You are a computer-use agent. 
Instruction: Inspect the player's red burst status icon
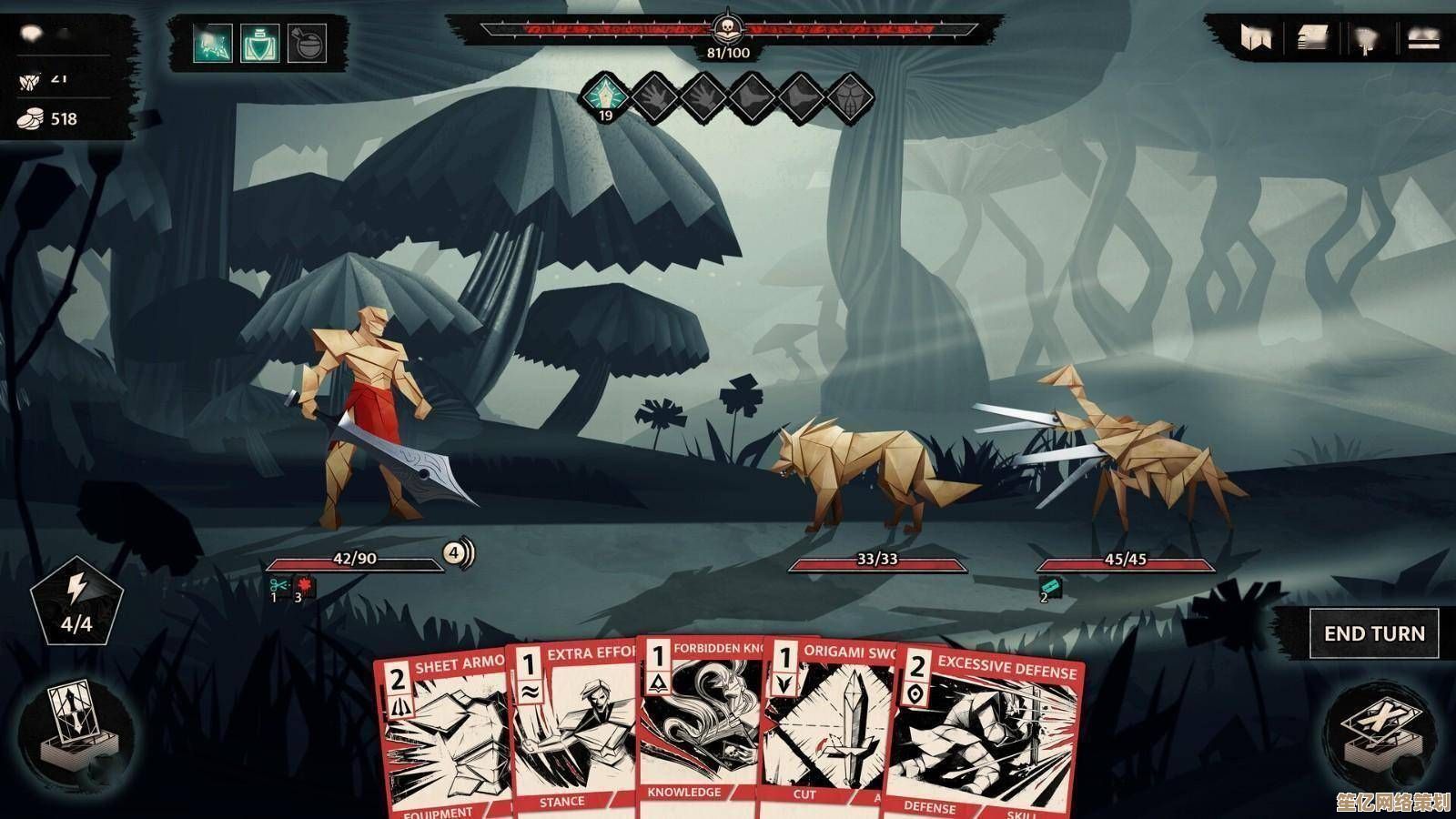pyautogui.click(x=304, y=585)
